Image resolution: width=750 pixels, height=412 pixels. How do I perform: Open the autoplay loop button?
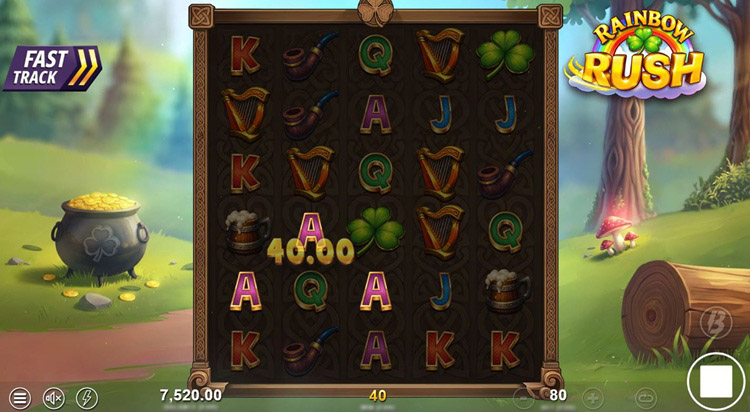point(645,396)
